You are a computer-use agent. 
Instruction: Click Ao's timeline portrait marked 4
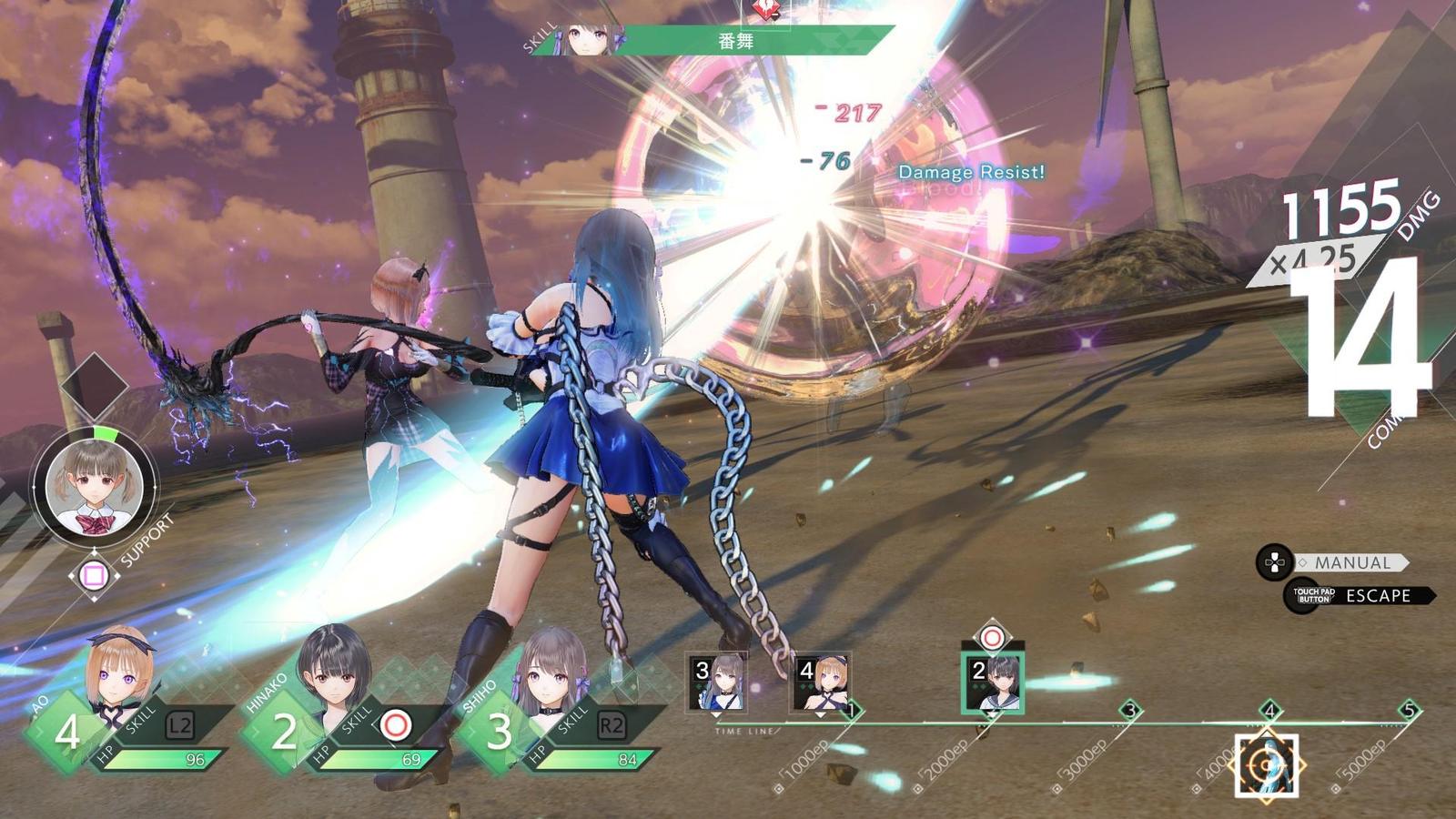coord(822,682)
